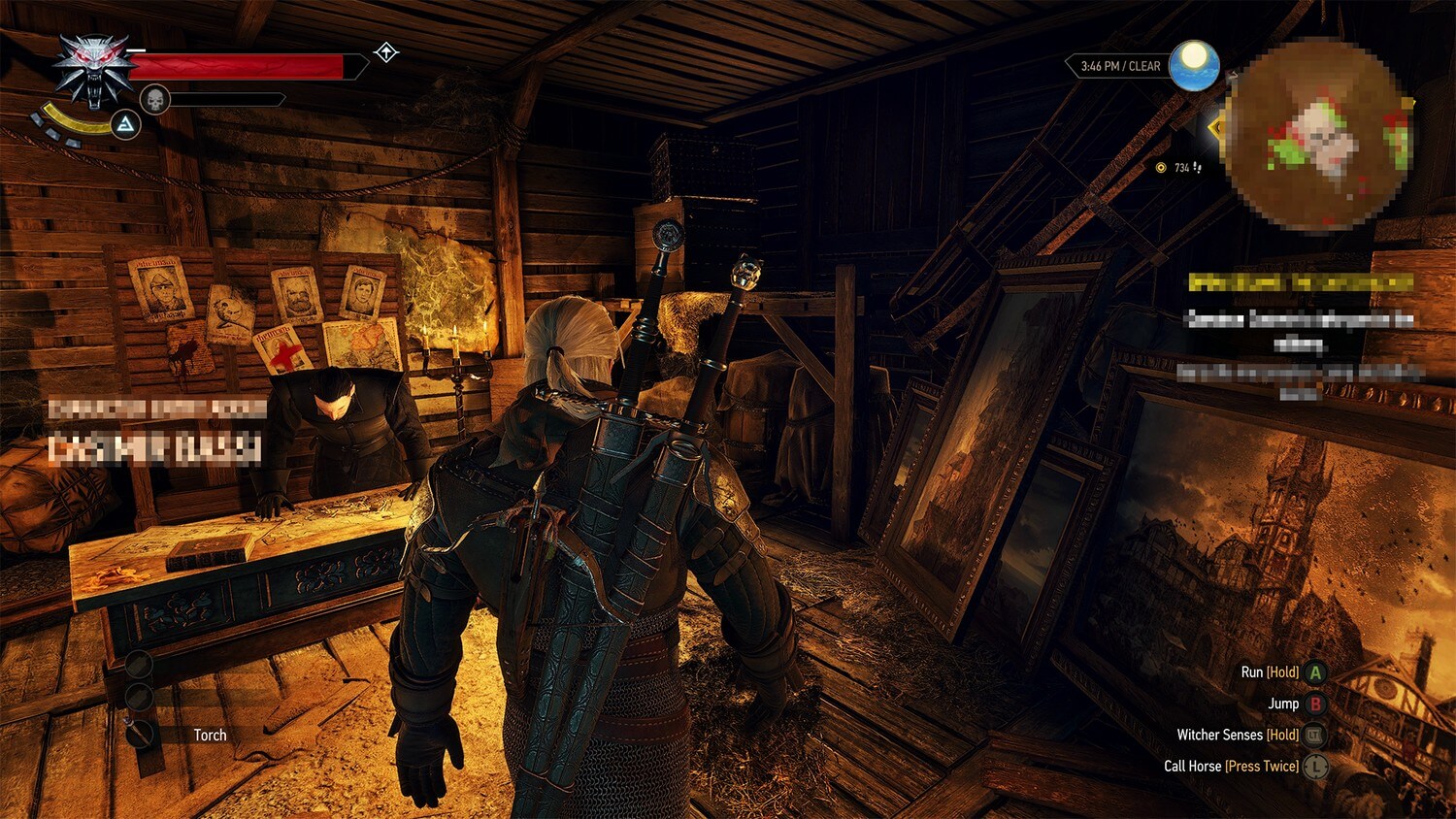Click the compass waypoint diamond marker
Image resolution: width=1456 pixels, height=819 pixels.
click(384, 54)
